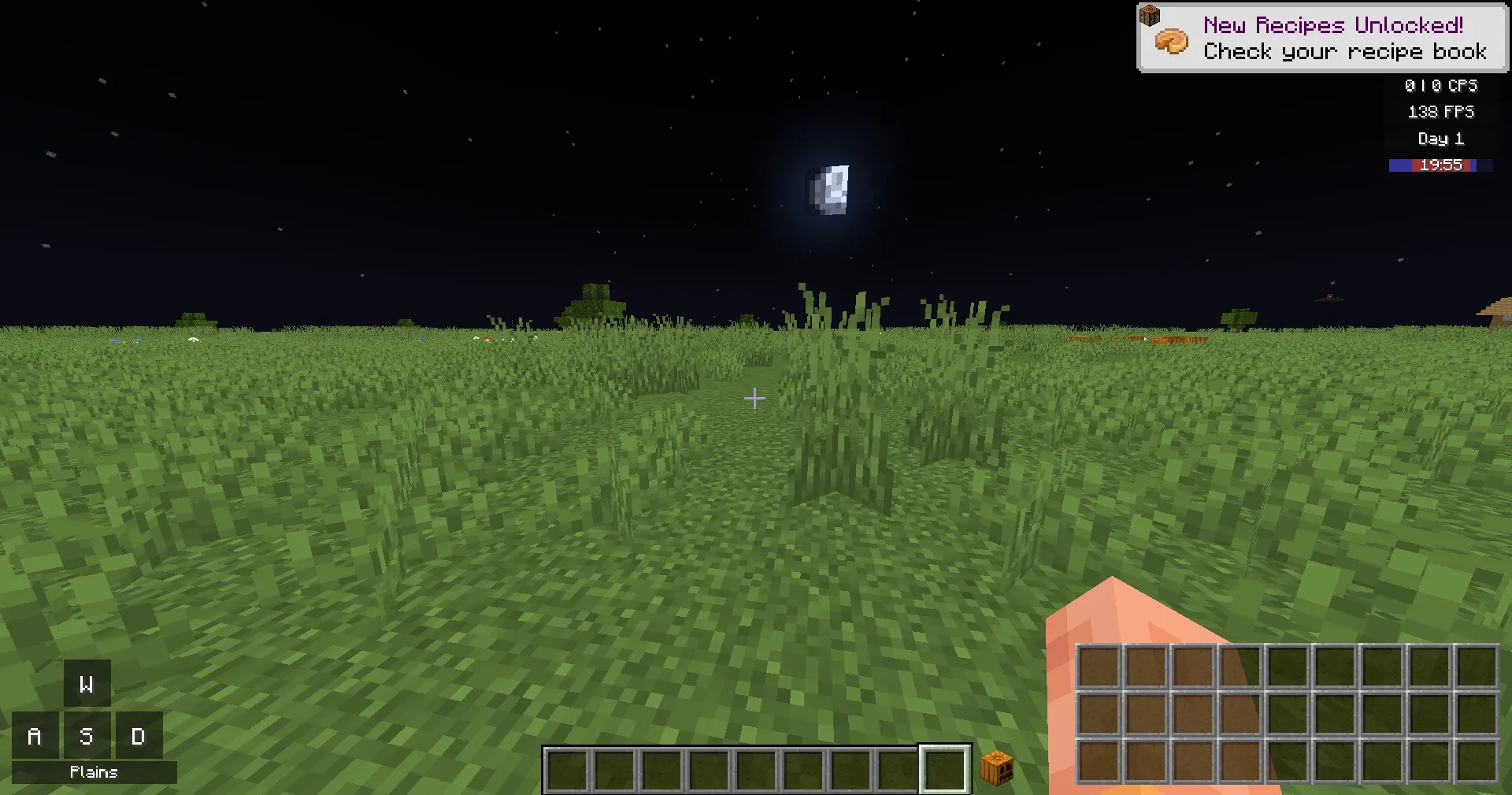1512x795 pixels.
Task: Select the jack o'lantern item beside the hotbar
Action: pyautogui.click(x=997, y=768)
